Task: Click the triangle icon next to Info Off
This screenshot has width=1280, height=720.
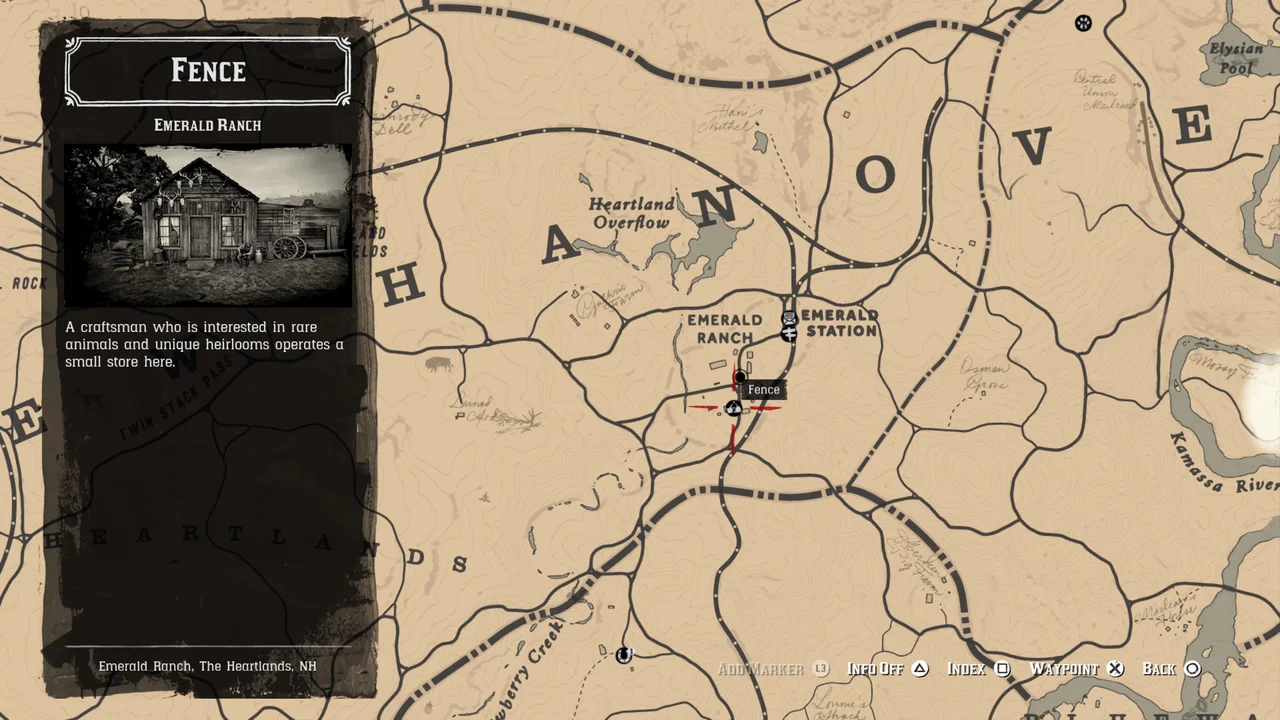Action: click(920, 668)
